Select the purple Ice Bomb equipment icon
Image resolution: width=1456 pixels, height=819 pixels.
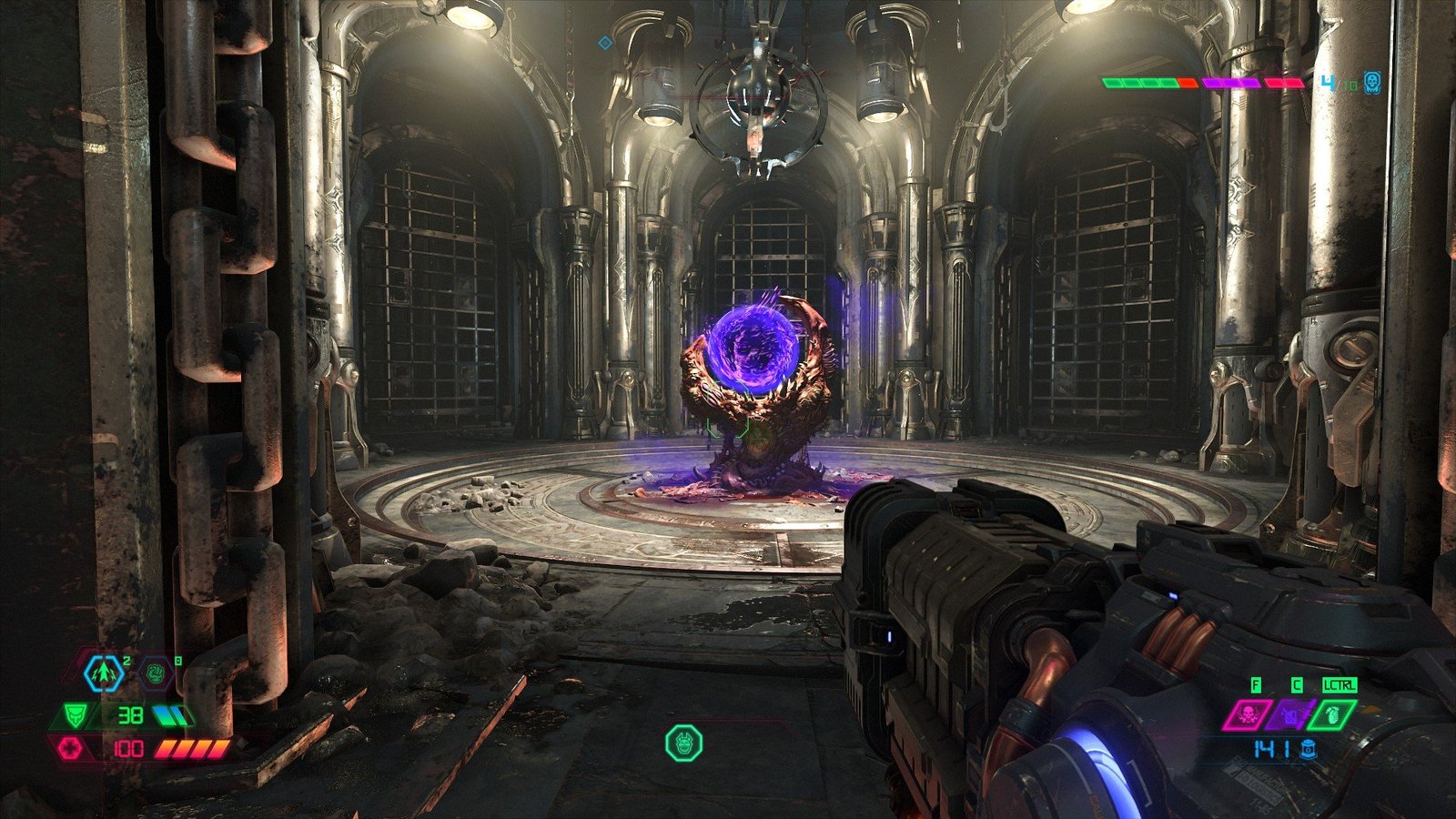1290,713
